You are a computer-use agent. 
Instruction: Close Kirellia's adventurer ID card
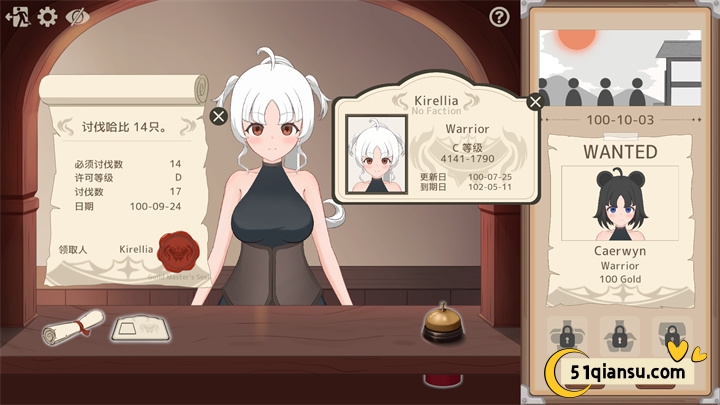535,101
